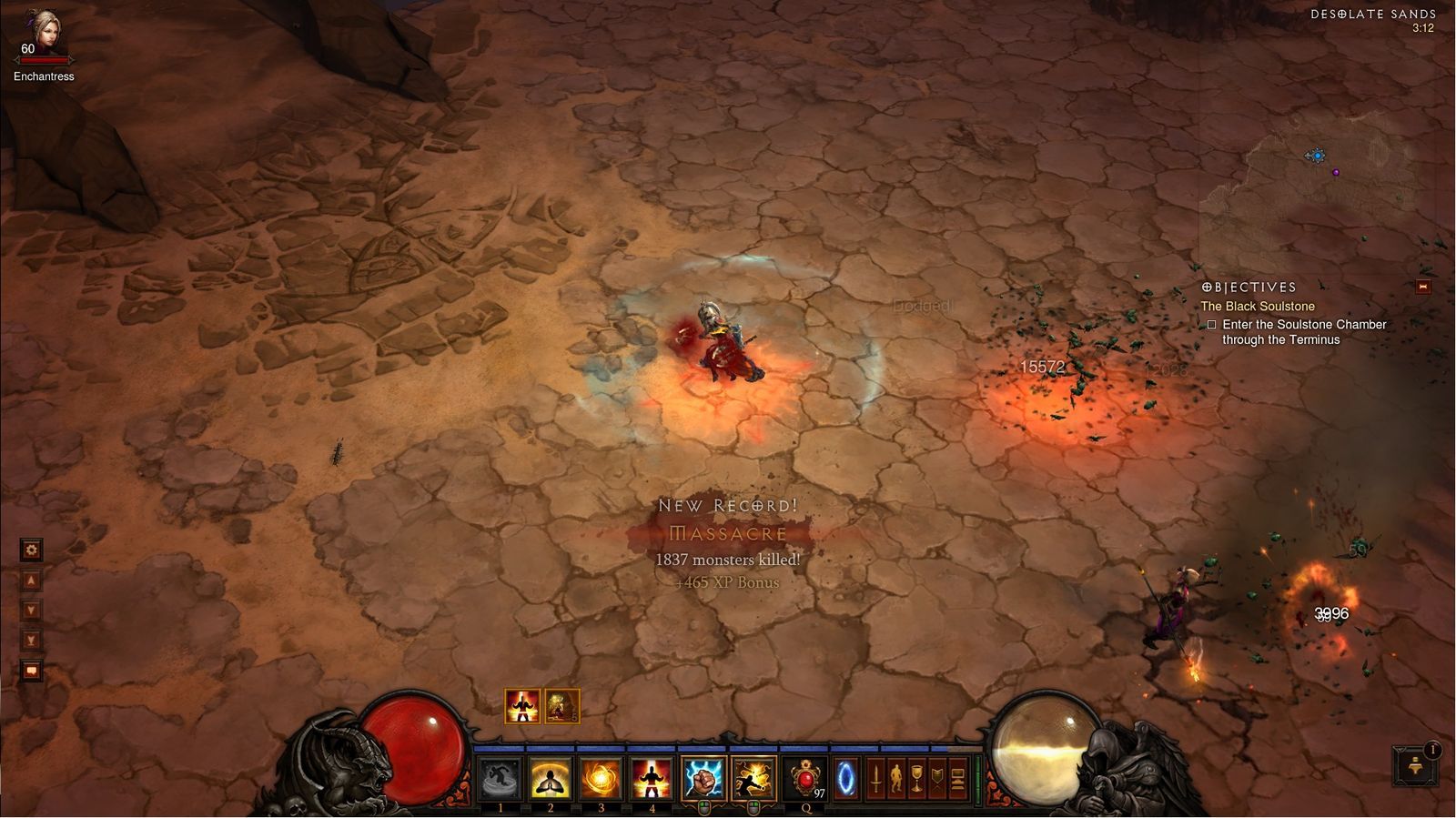Select the lightning fist primary skill
Image resolution: width=1456 pixels, height=818 pixels.
pos(703,779)
